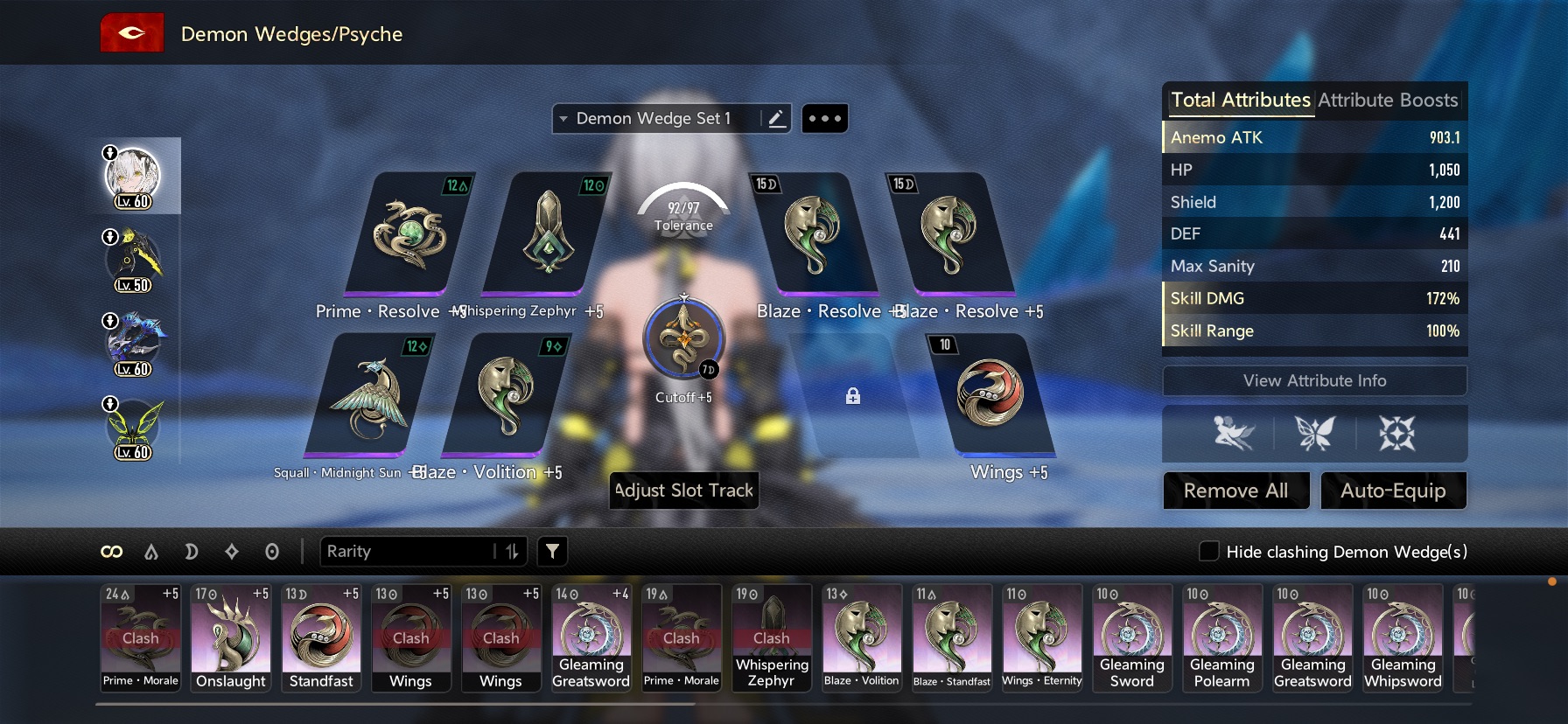The image size is (1568, 724).
Task: Switch to the Attribute Boosts tab
Action: coord(1388,101)
